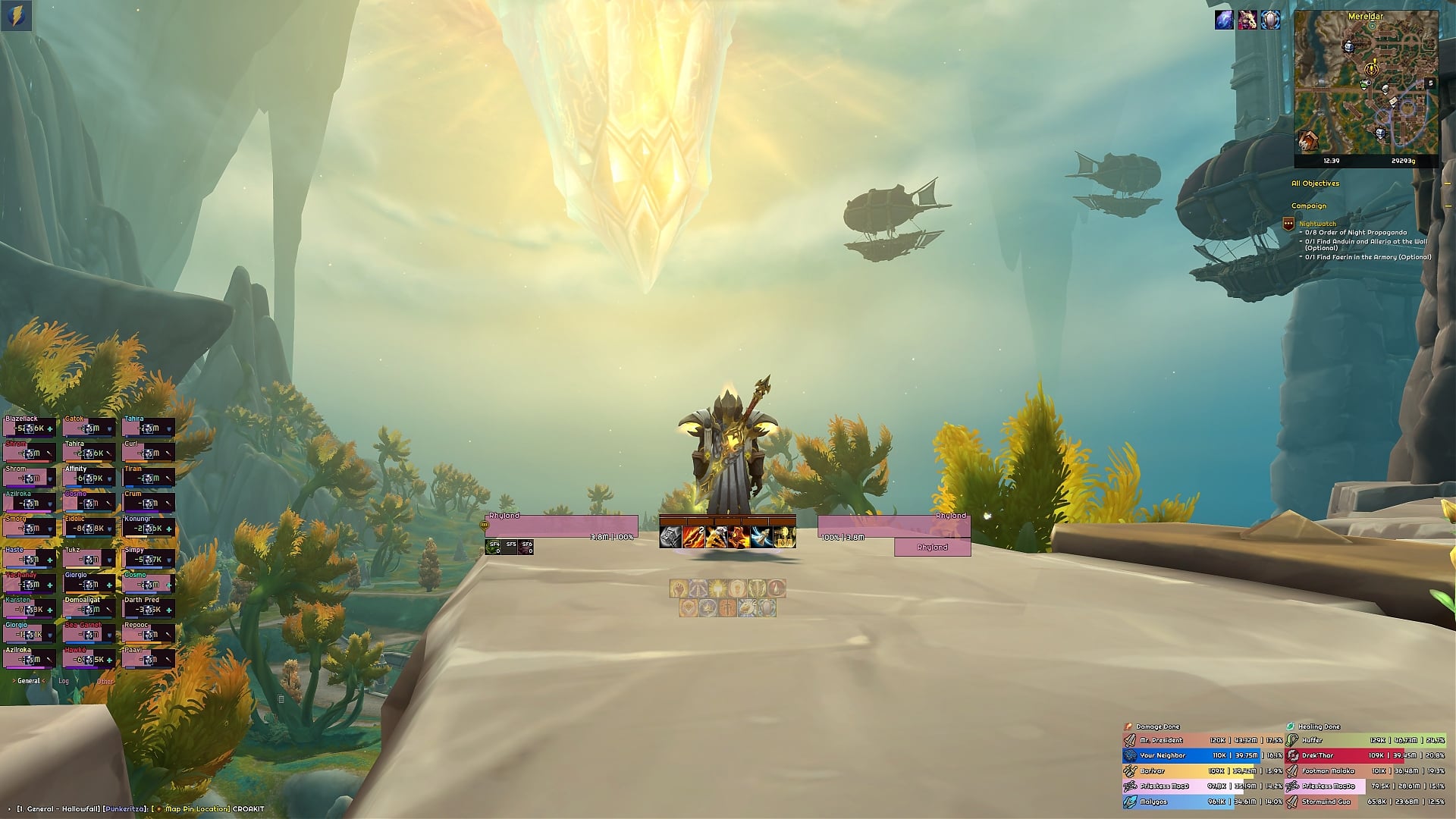Screen dimensions: 1456x819
Task: Select the hammer ability on the action bar
Action: coord(670,537)
